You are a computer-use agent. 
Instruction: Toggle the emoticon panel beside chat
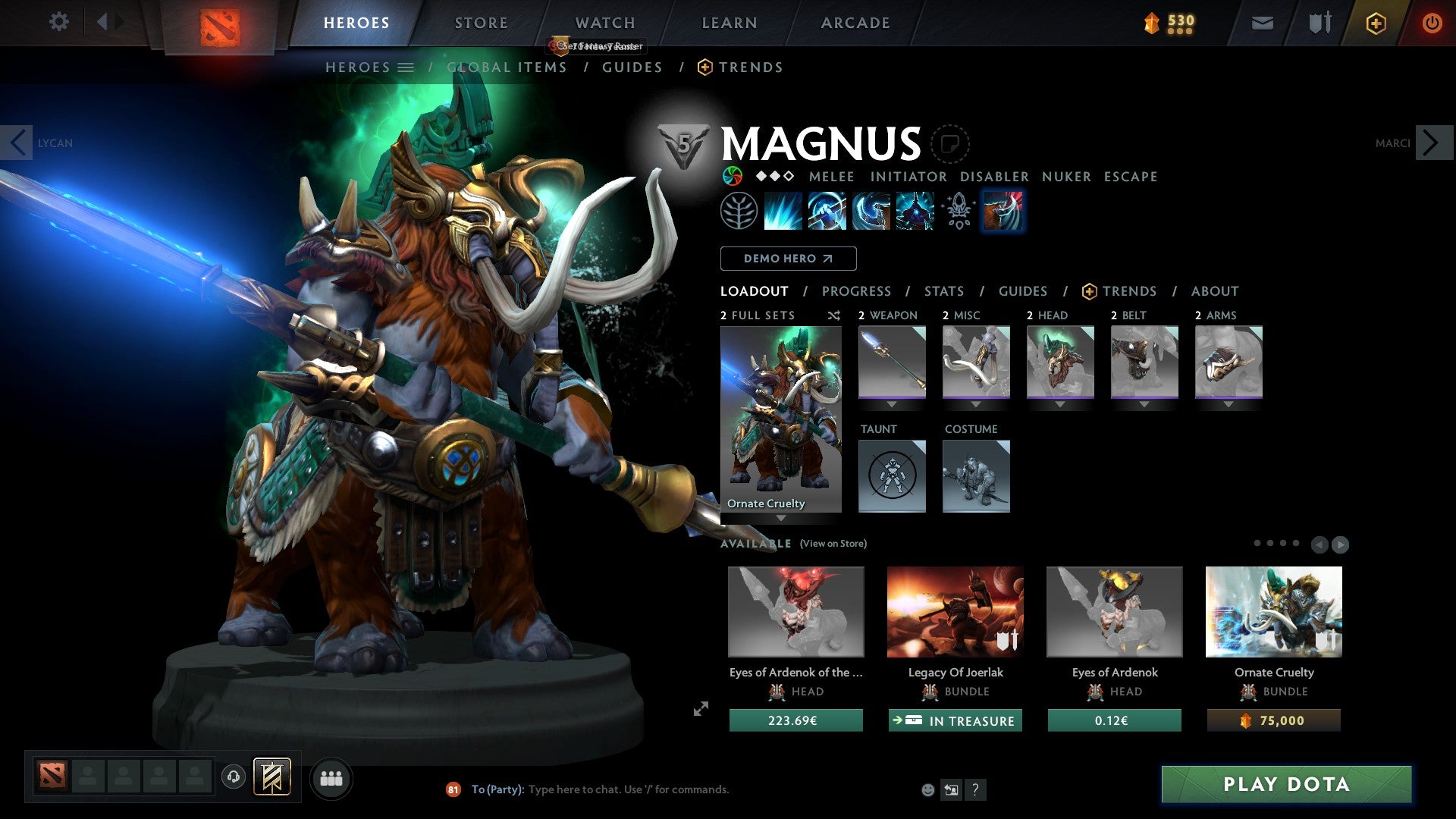pyautogui.click(x=927, y=789)
